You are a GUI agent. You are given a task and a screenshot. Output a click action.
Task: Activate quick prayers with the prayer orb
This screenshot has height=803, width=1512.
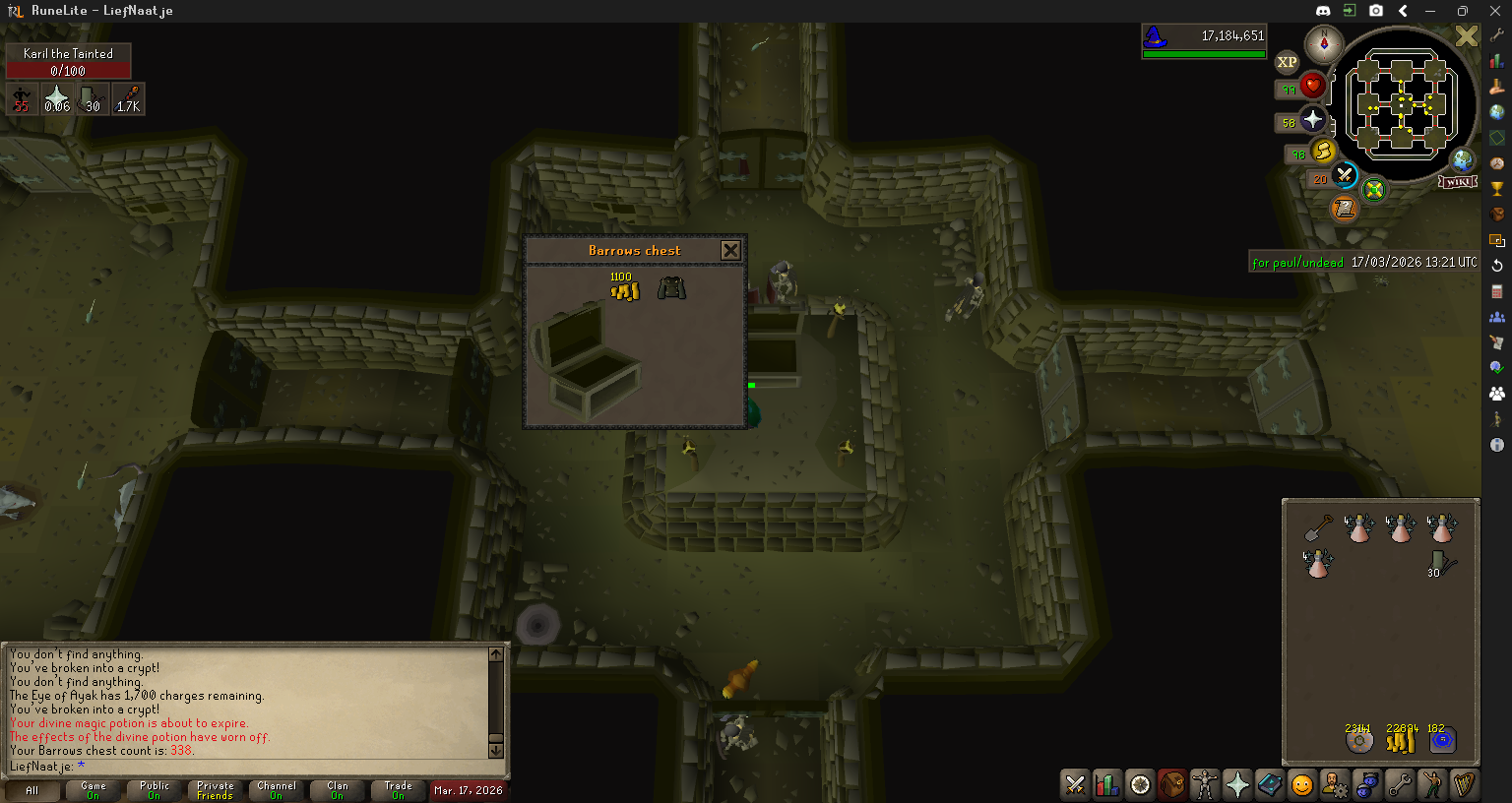[1313, 120]
